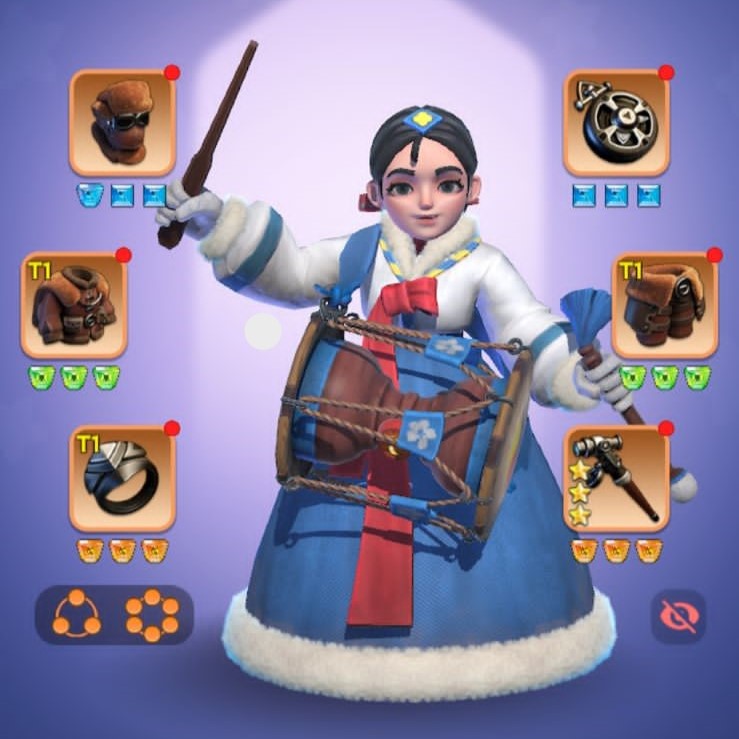Open the wheel accessory equipment slot
739x739 pixels.
pos(616,123)
